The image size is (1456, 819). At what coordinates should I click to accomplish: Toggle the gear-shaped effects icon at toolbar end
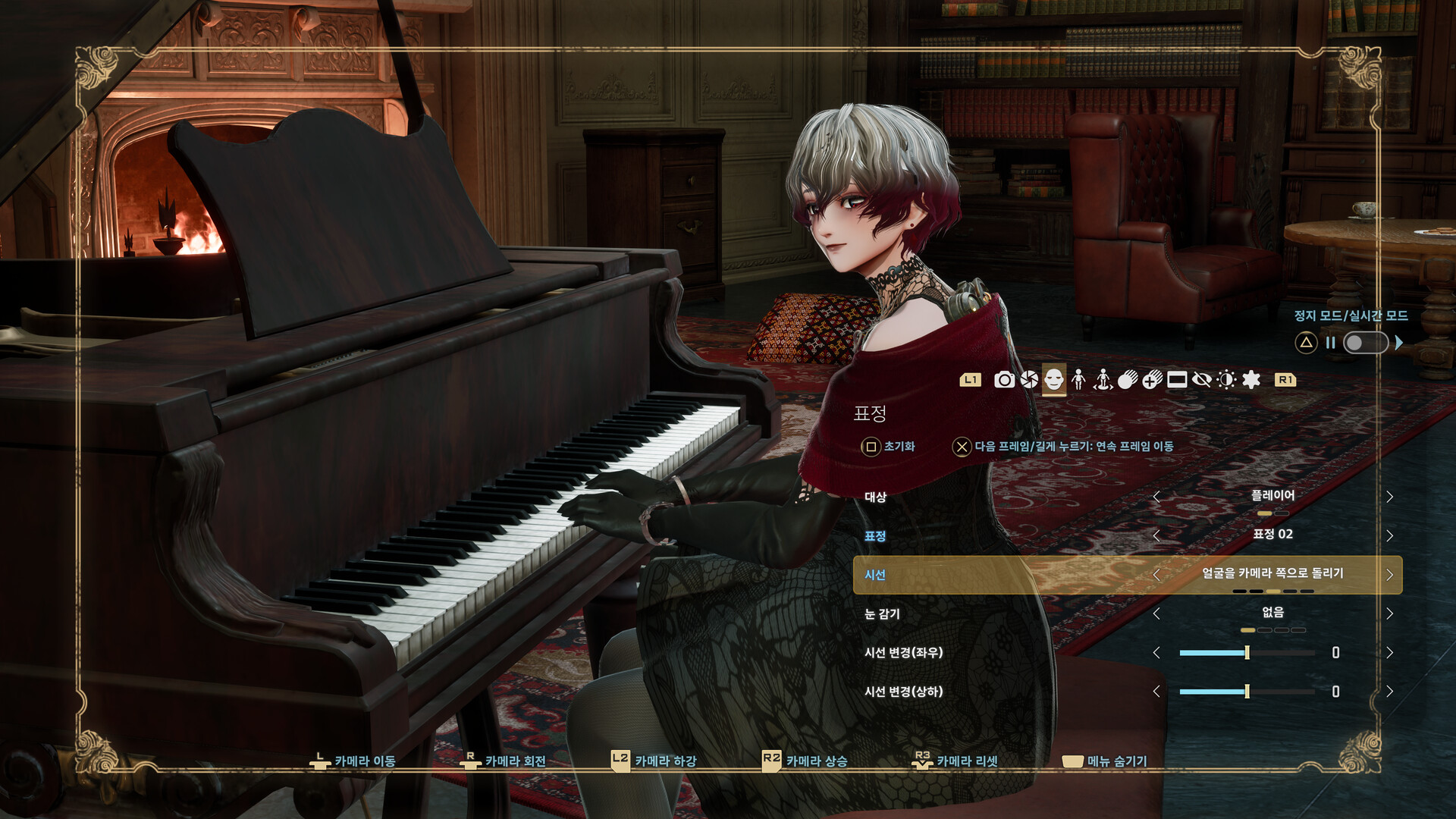[x=1250, y=381]
